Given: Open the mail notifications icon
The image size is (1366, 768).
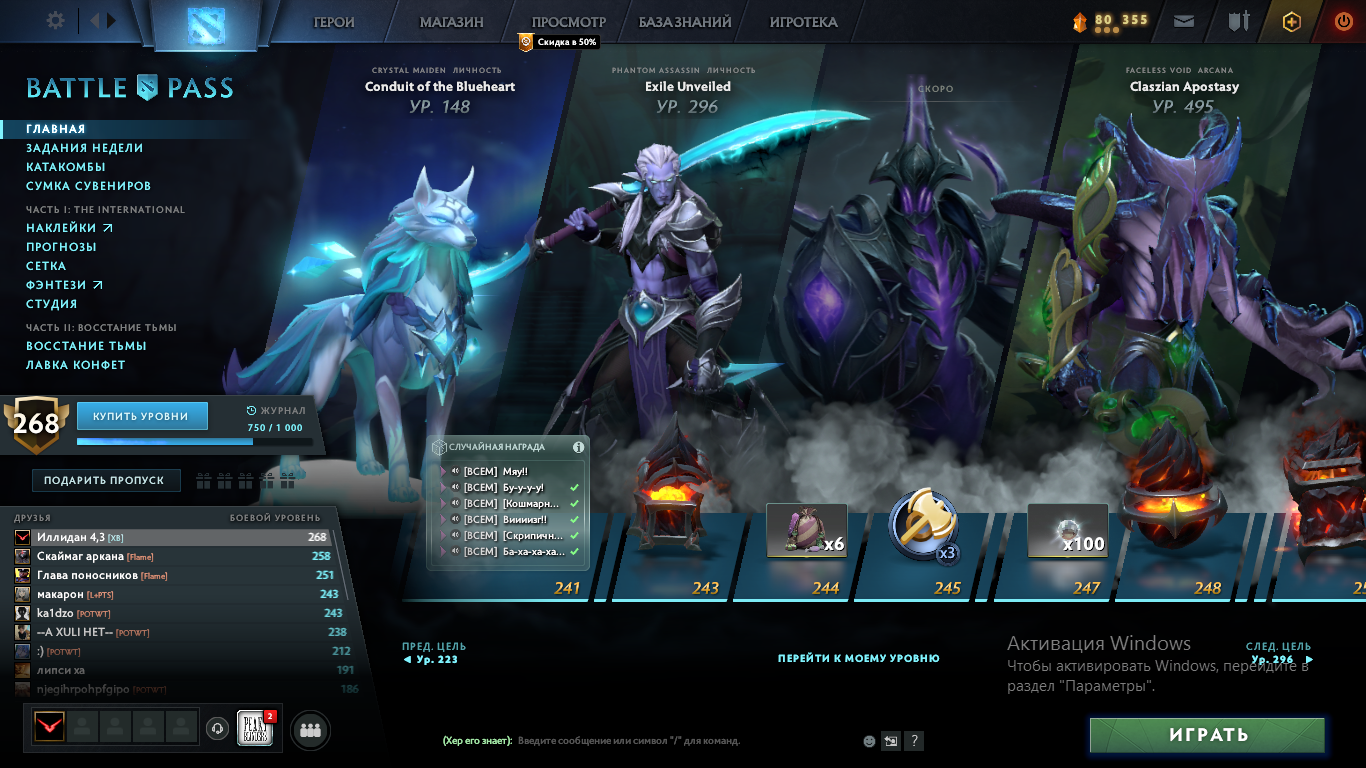Looking at the screenshot, I should coord(1184,21).
